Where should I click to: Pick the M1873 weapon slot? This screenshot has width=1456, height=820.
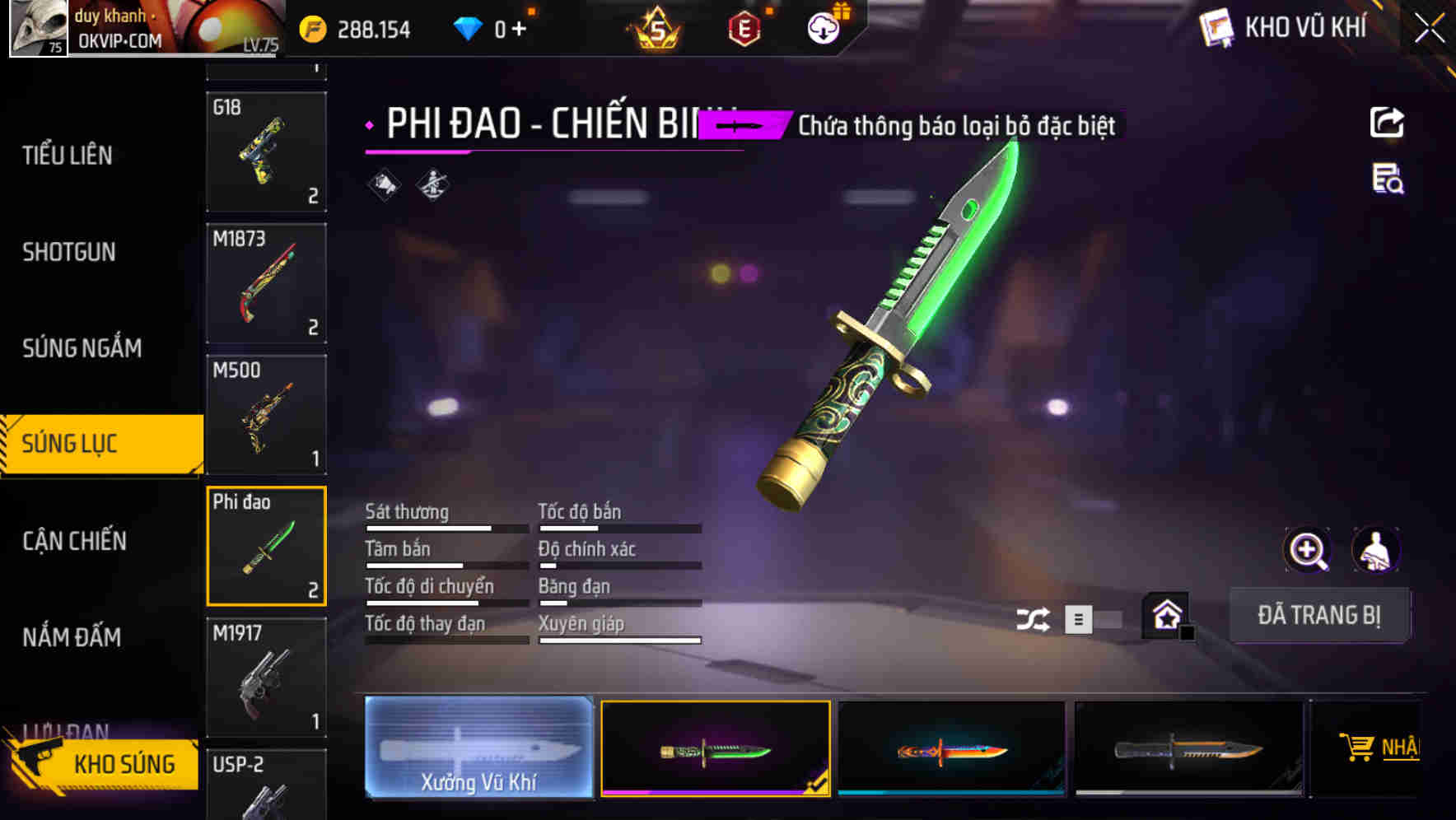pos(266,283)
